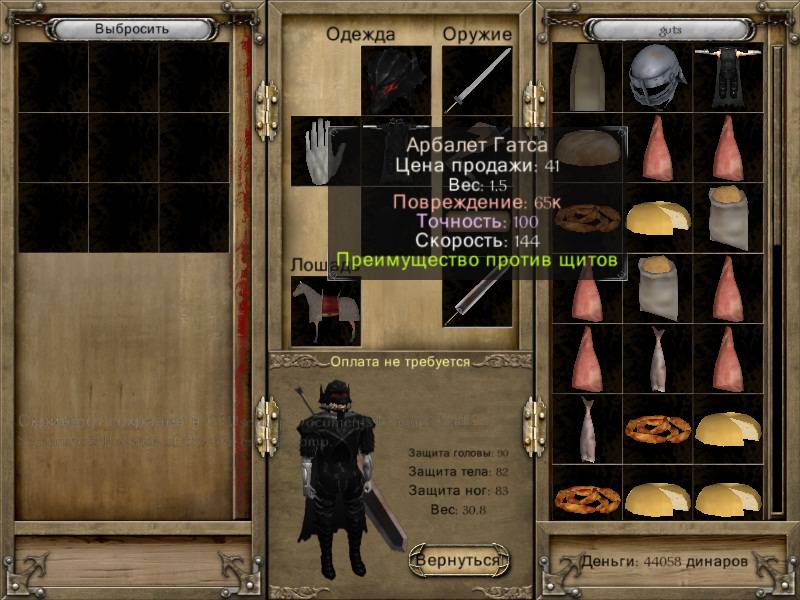800x600 pixels.
Task: Pick the slim sword under the Оружие heading
Action: pyautogui.click(x=476, y=81)
